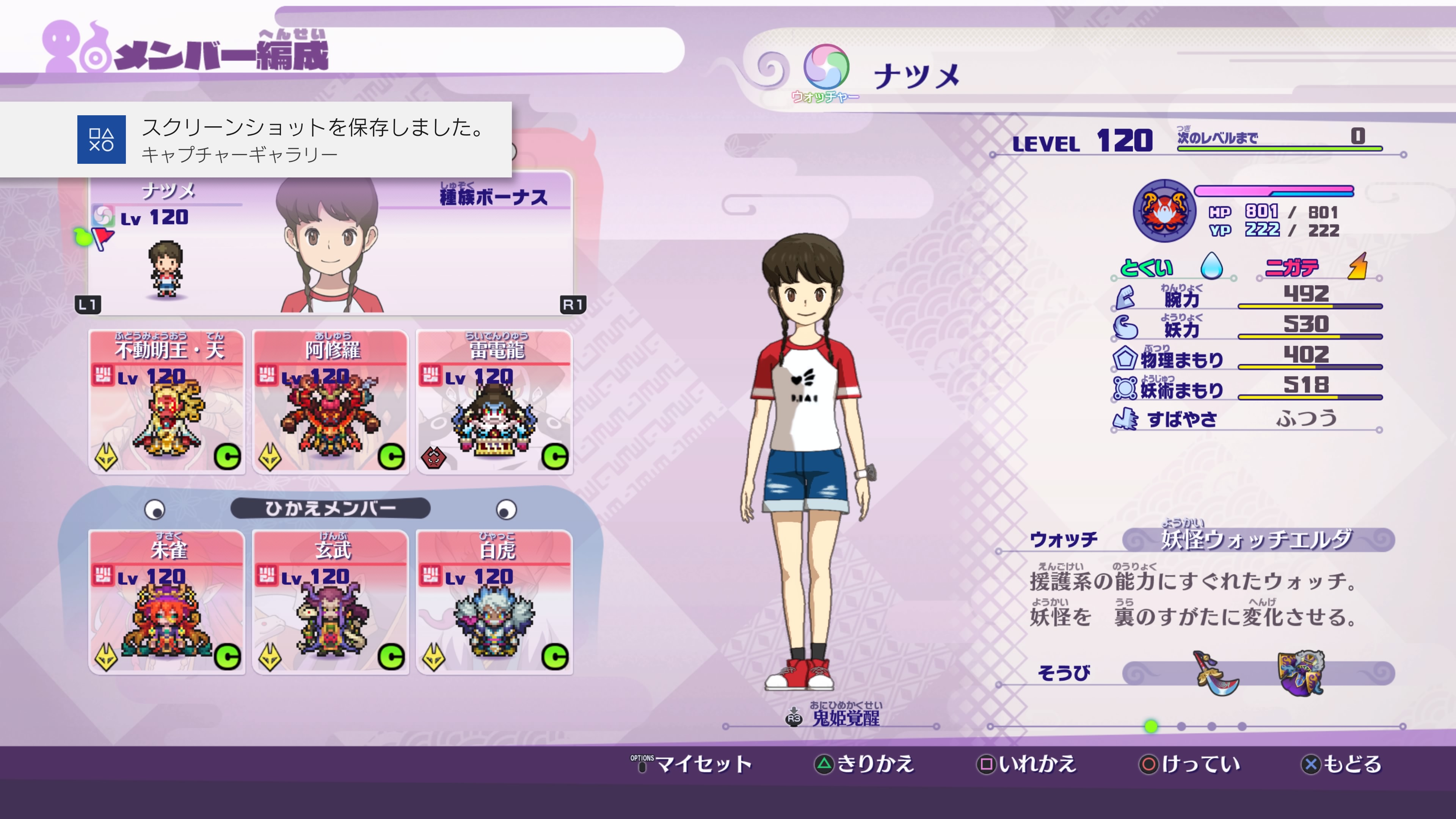Pick the 雷電龍 yokai card
Image resolution: width=1456 pixels, height=819 pixels.
pyautogui.click(x=494, y=402)
